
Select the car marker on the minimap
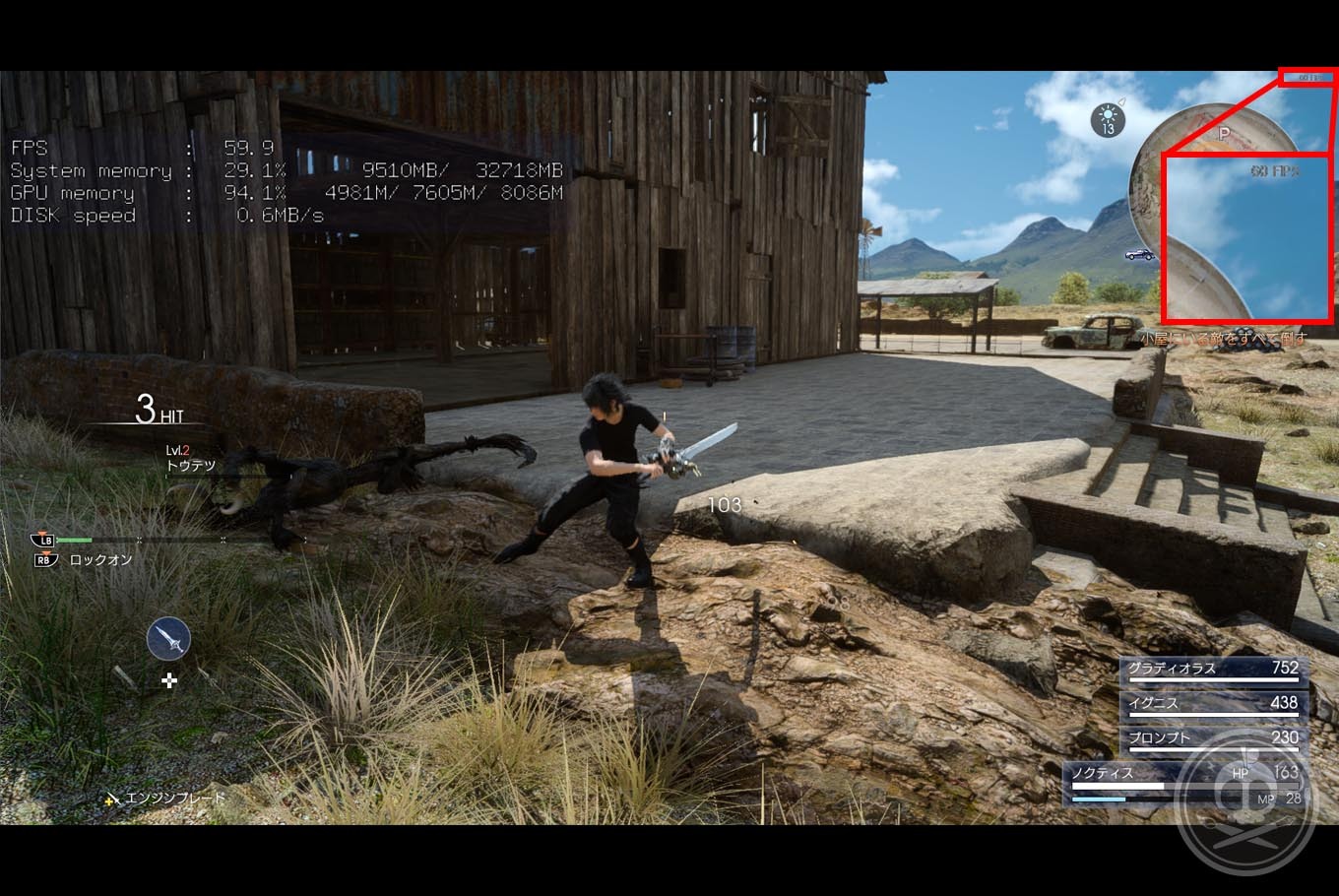(1140, 255)
